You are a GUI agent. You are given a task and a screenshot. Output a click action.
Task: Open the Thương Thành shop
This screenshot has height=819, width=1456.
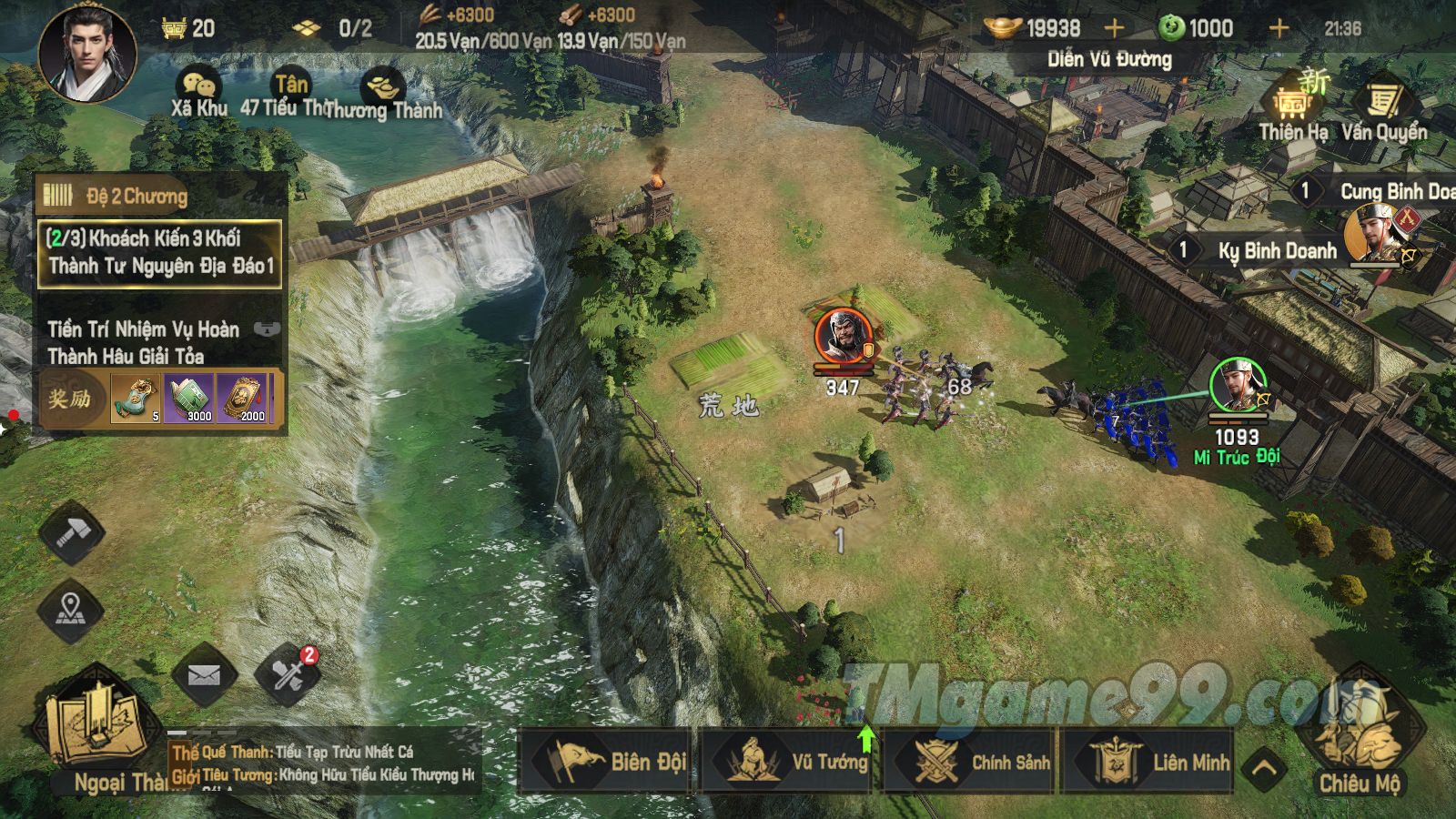[x=383, y=93]
